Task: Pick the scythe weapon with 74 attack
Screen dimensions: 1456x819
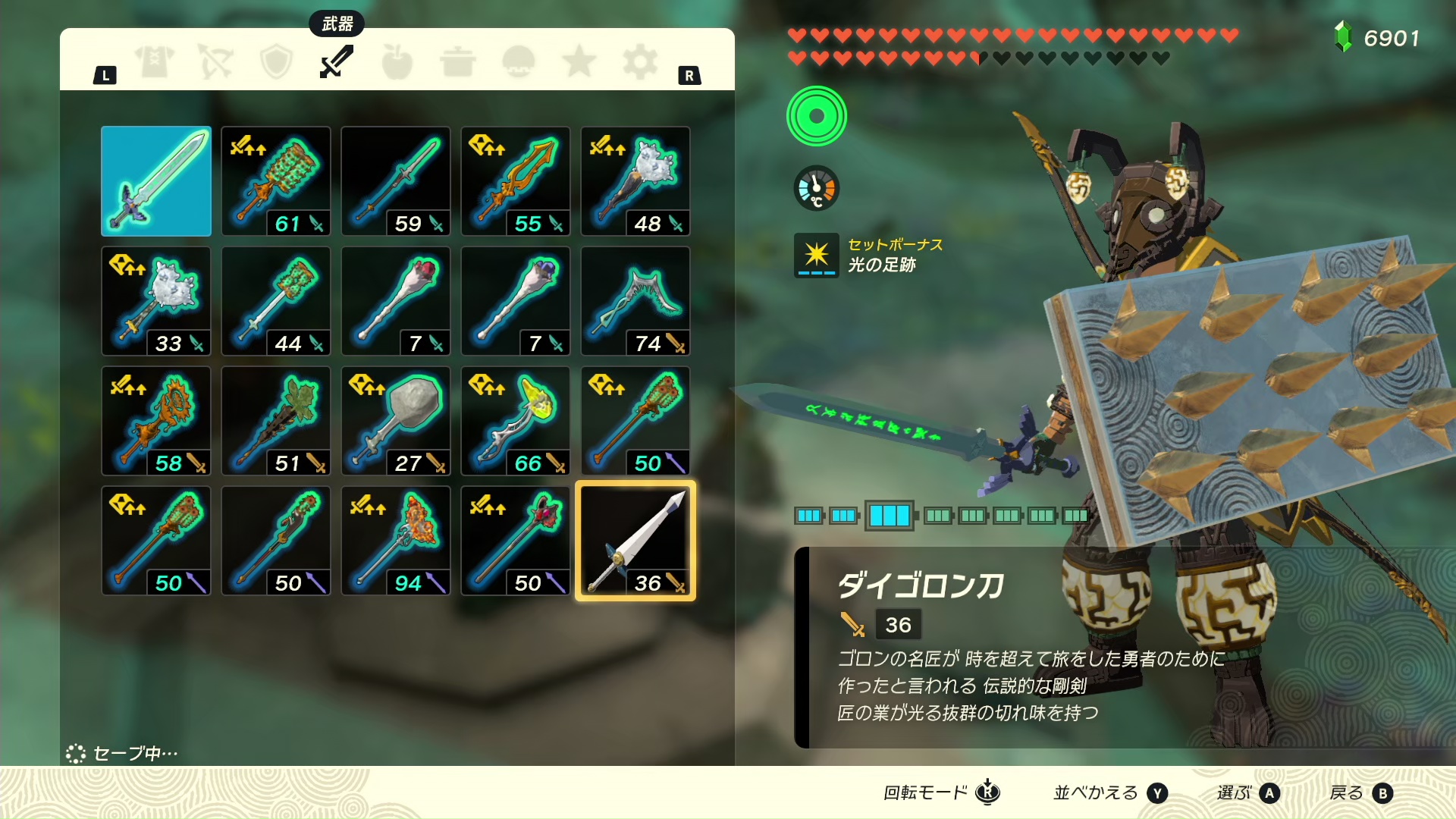Action: 635,301
